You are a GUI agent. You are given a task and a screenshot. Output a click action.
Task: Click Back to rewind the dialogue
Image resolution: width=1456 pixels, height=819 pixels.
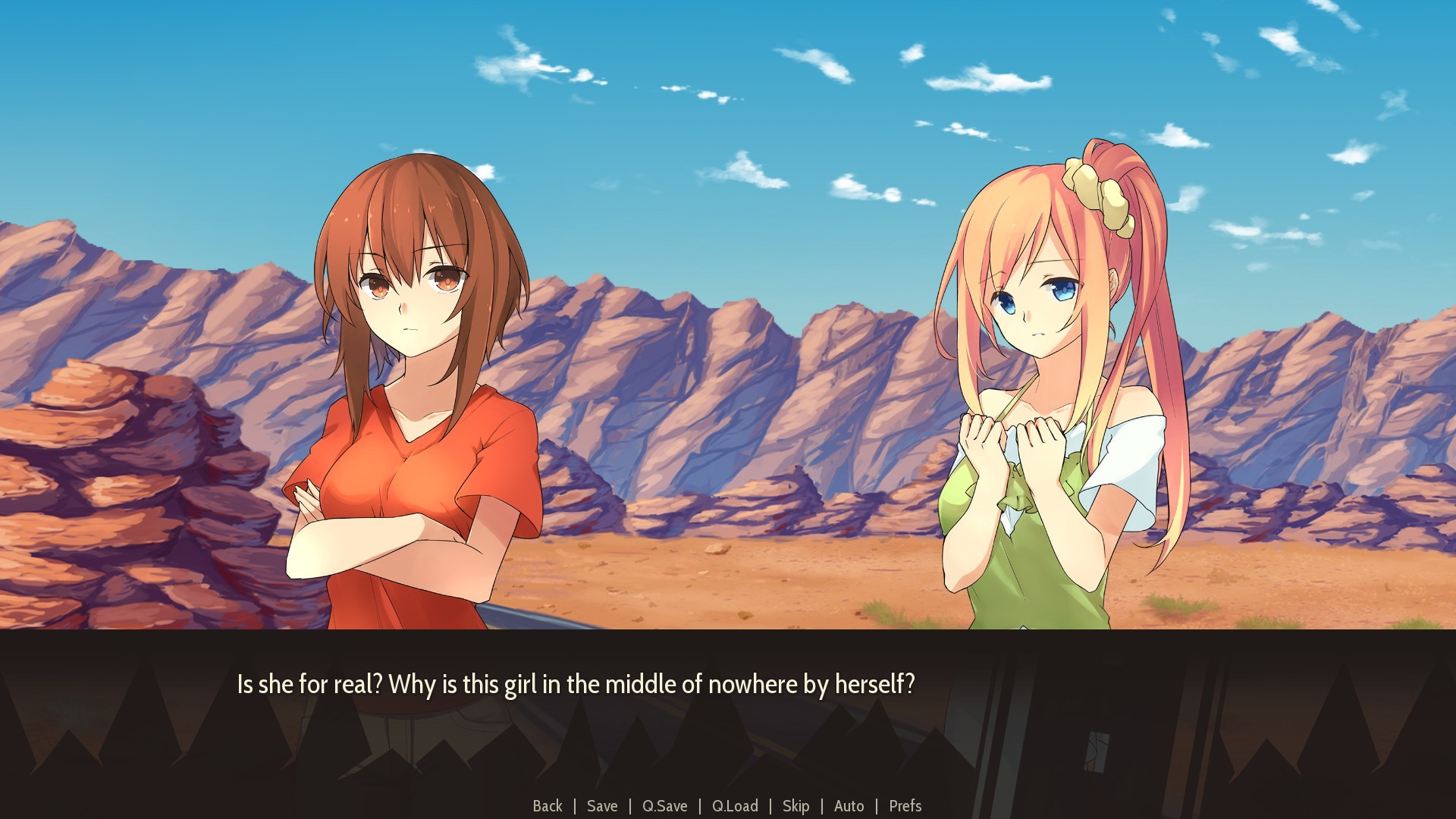(548, 806)
